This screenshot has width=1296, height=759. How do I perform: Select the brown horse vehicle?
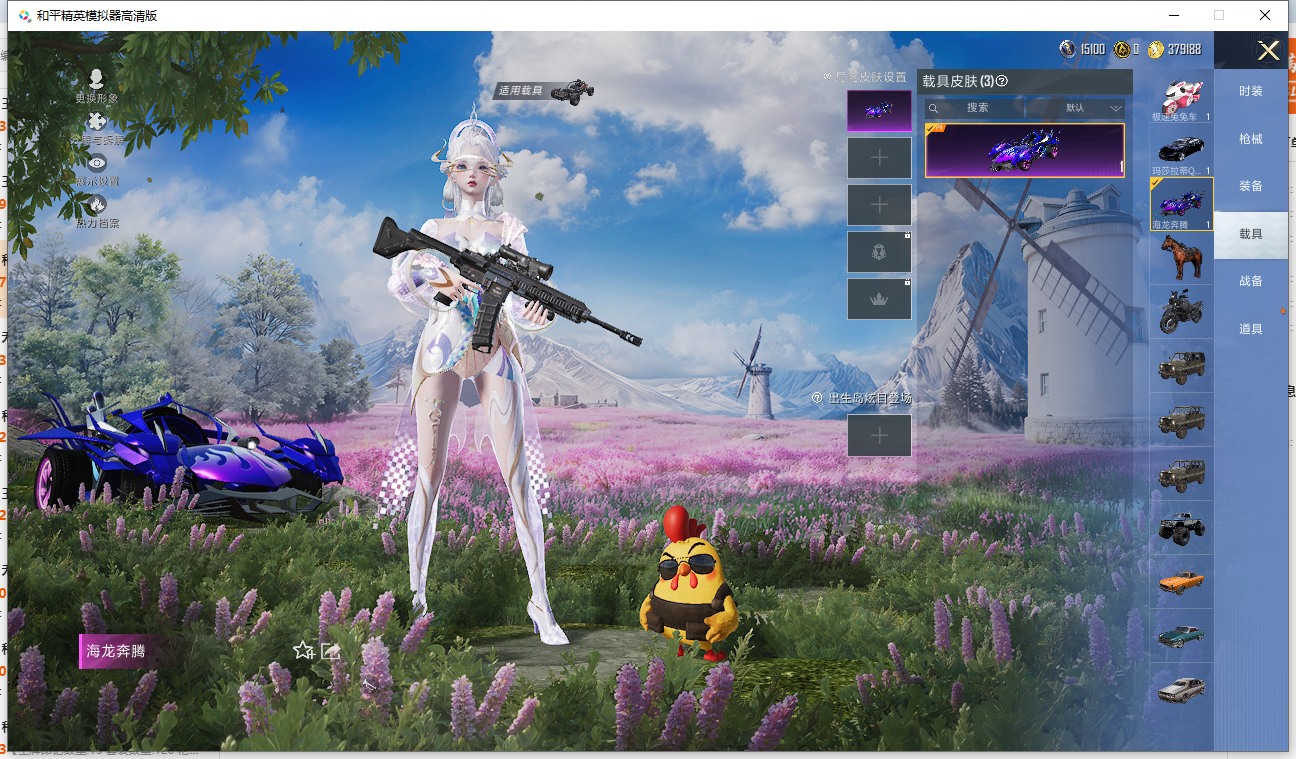pos(1181,257)
